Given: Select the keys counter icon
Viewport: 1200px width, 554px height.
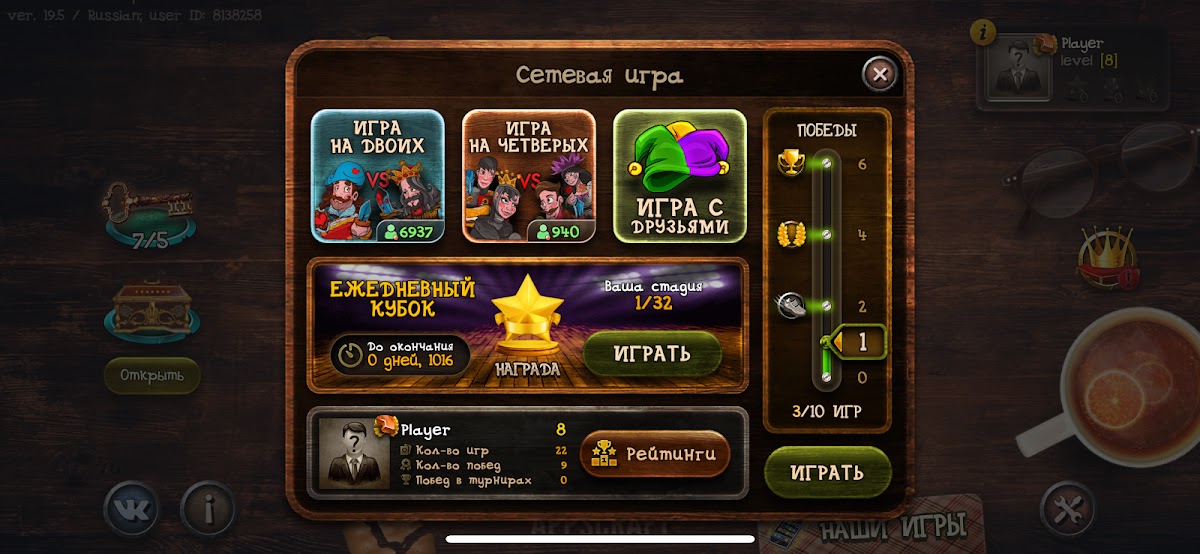Looking at the screenshot, I should pyautogui.click(x=148, y=214).
